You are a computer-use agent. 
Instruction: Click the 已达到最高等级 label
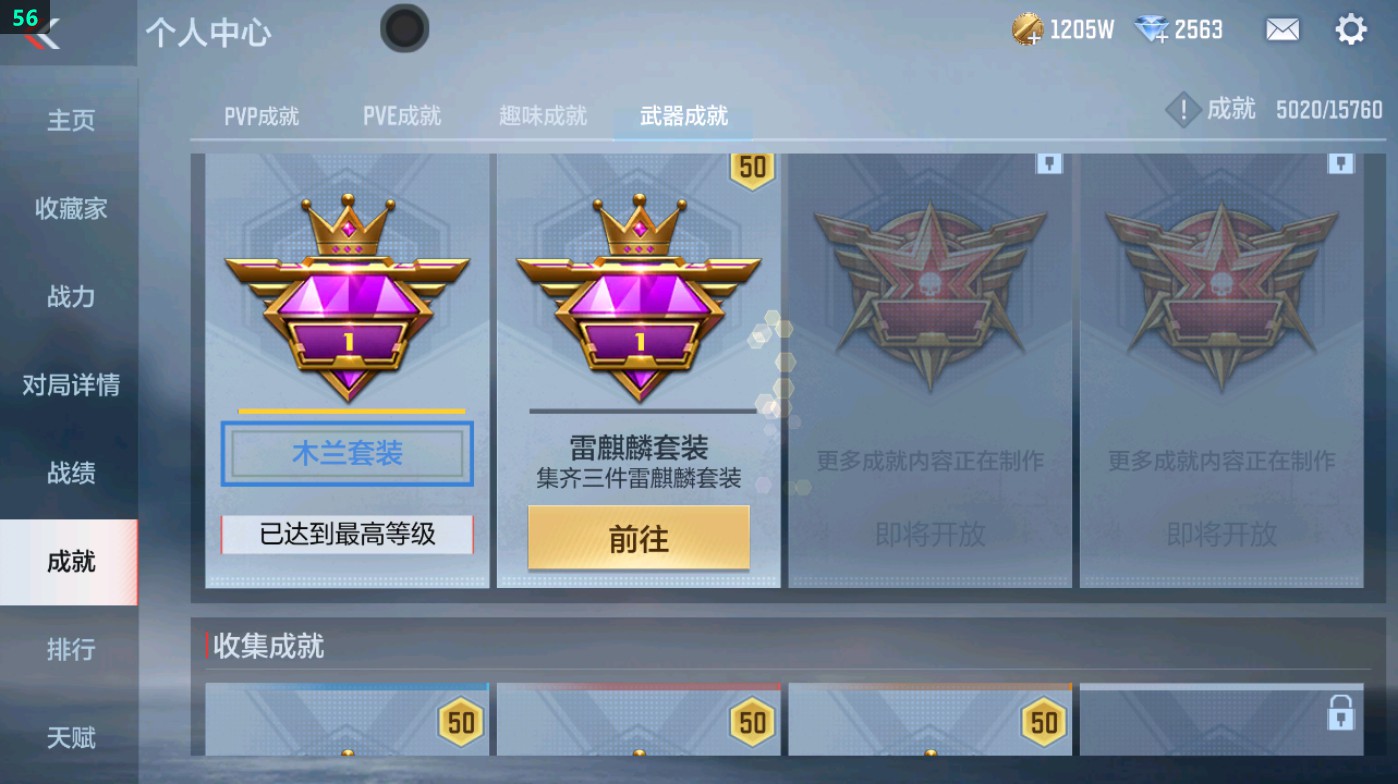pos(346,536)
